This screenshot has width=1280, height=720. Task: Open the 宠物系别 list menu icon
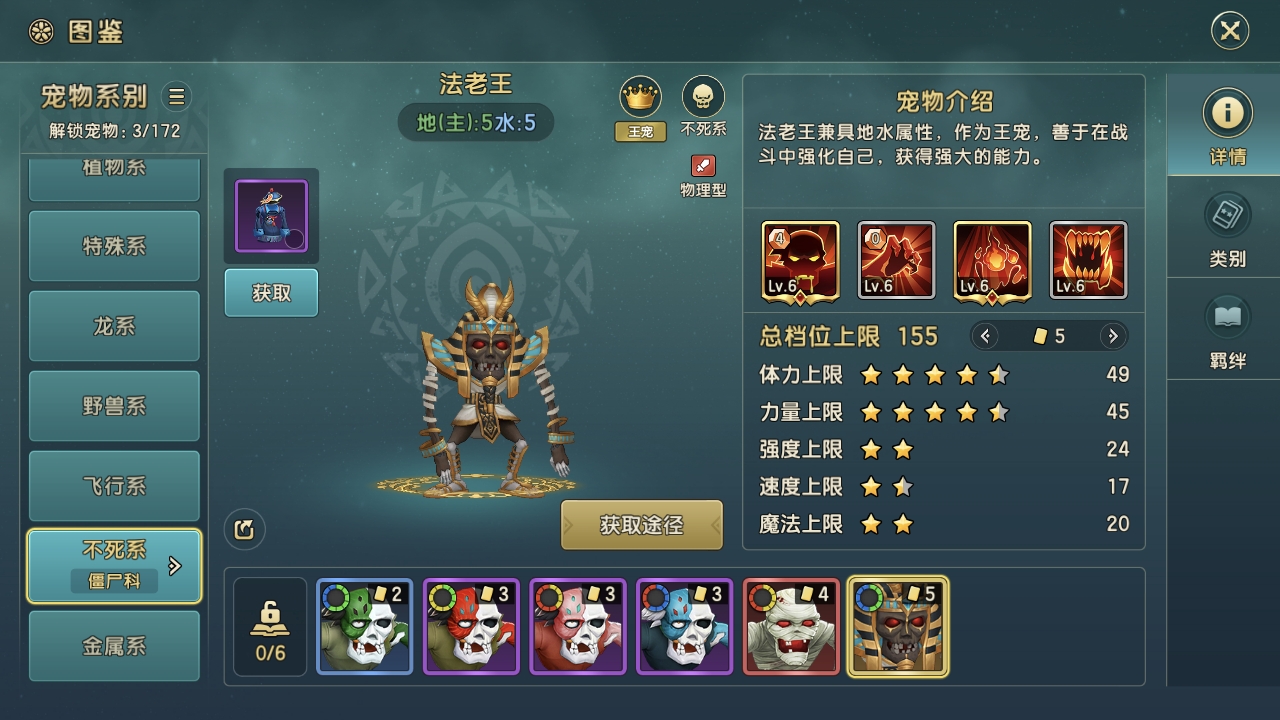click(177, 96)
